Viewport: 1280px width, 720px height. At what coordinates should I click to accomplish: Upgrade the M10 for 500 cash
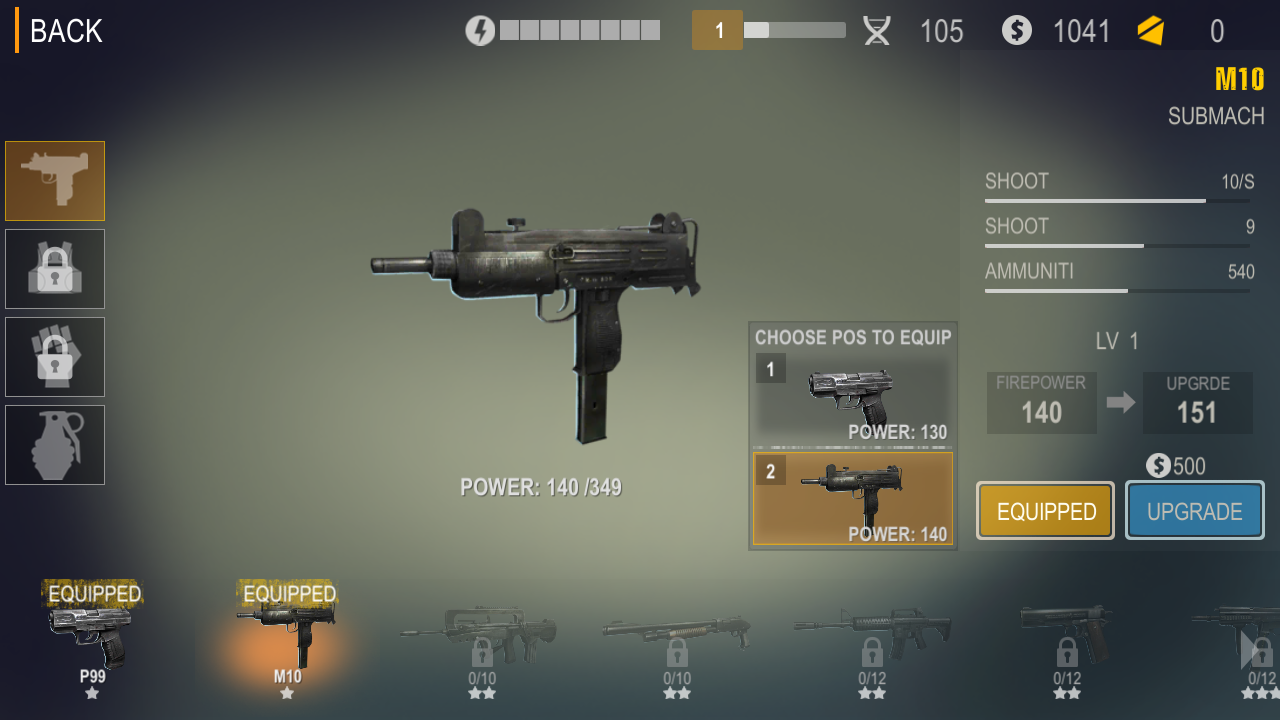point(1194,511)
